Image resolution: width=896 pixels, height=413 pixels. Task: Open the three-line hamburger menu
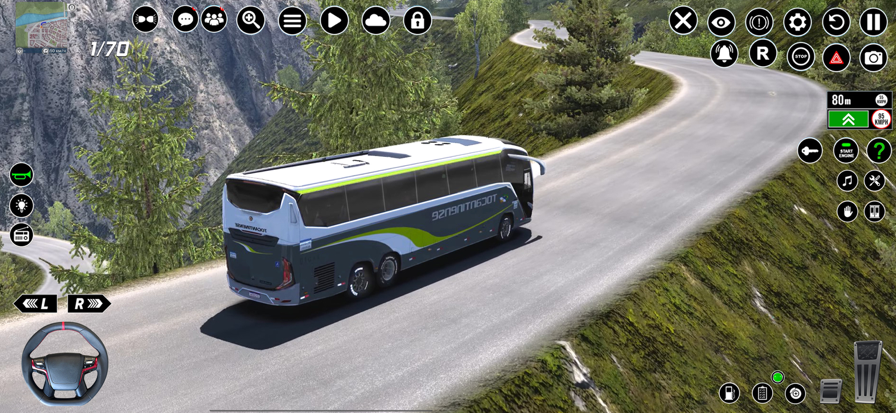[292, 20]
